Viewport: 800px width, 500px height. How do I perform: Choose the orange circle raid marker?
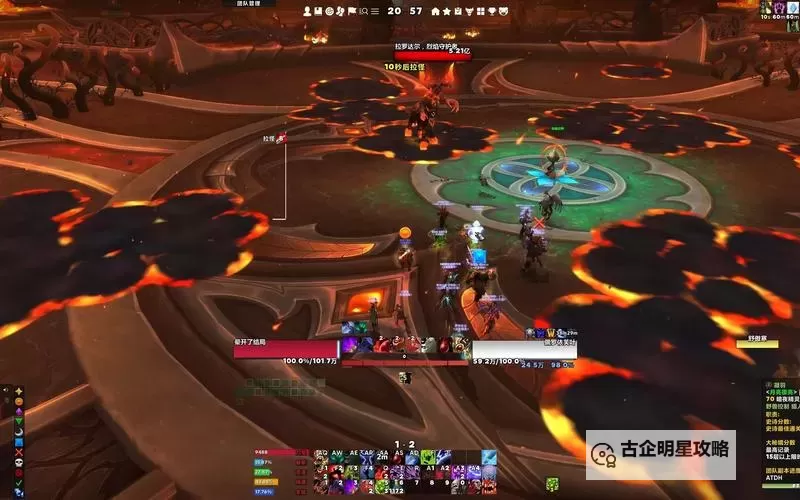(19, 403)
